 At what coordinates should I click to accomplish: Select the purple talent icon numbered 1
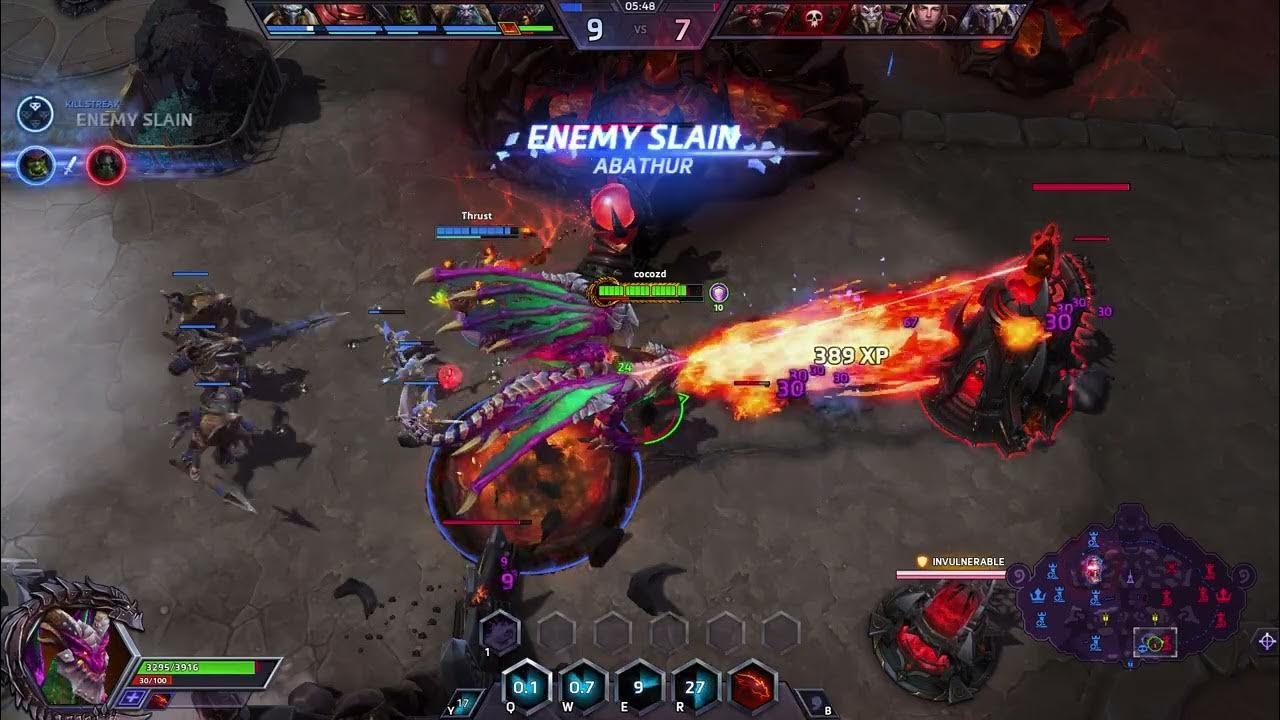pos(499,632)
